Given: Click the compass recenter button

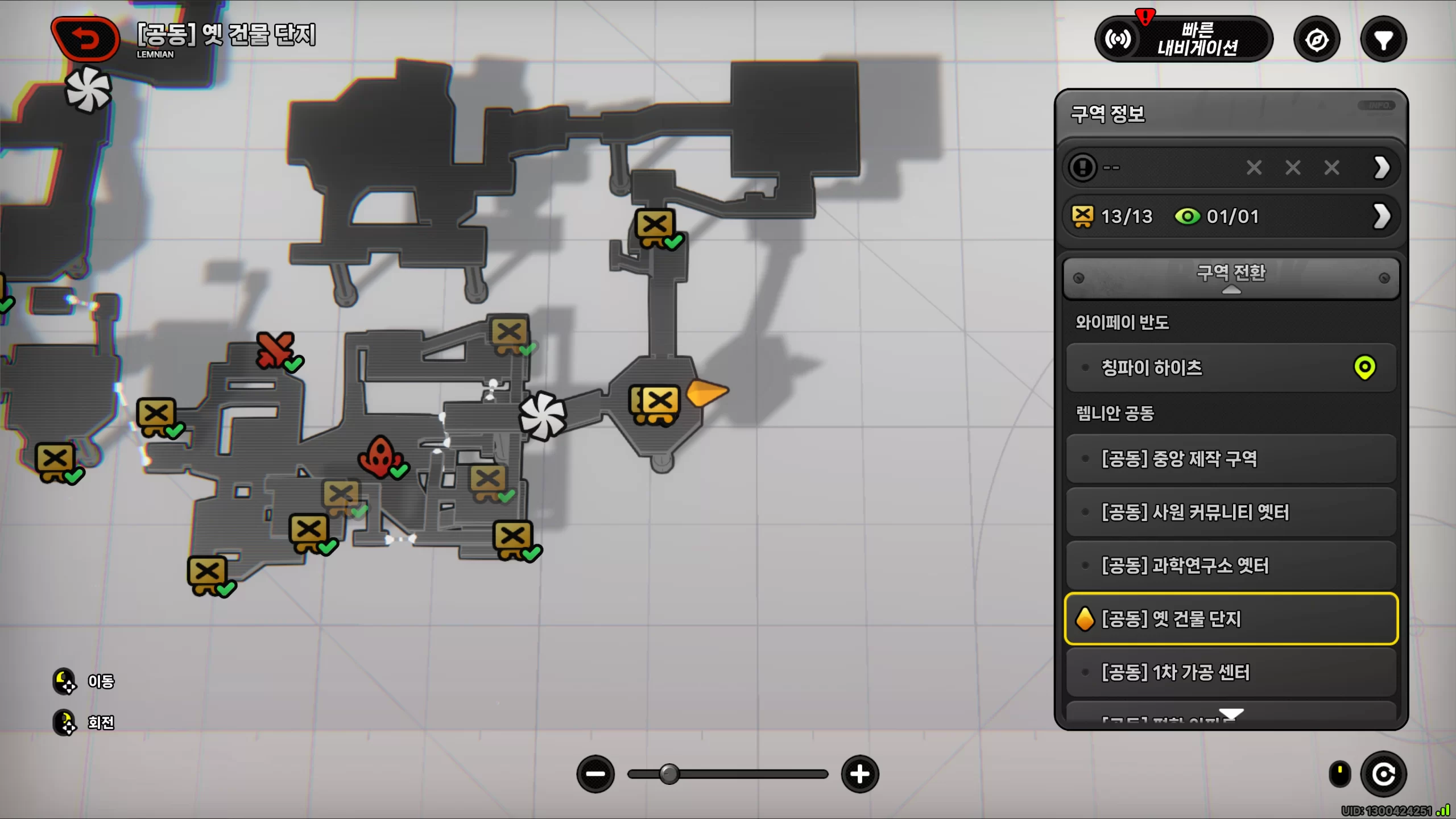Looking at the screenshot, I should point(1317,40).
